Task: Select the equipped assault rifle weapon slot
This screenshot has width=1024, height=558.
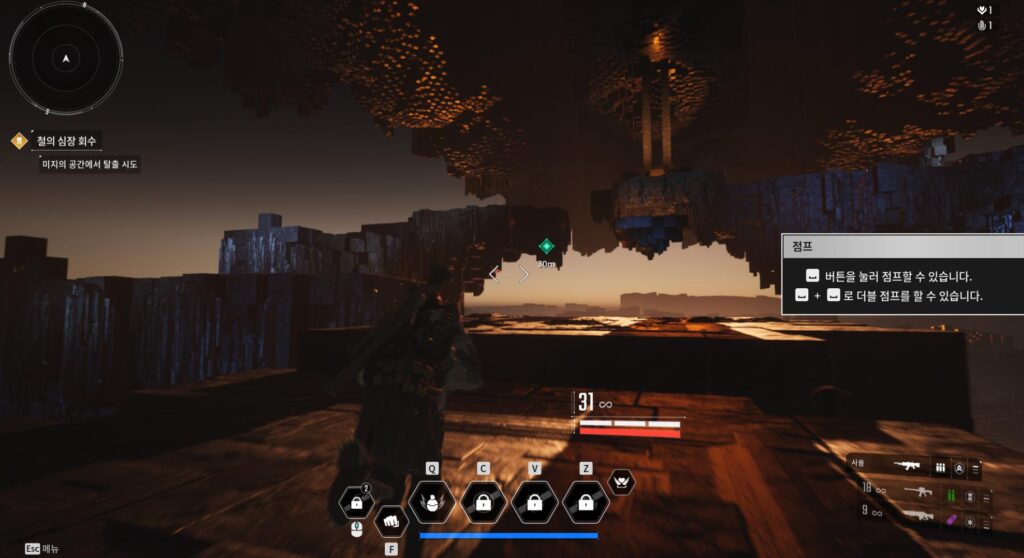Action: (911, 467)
